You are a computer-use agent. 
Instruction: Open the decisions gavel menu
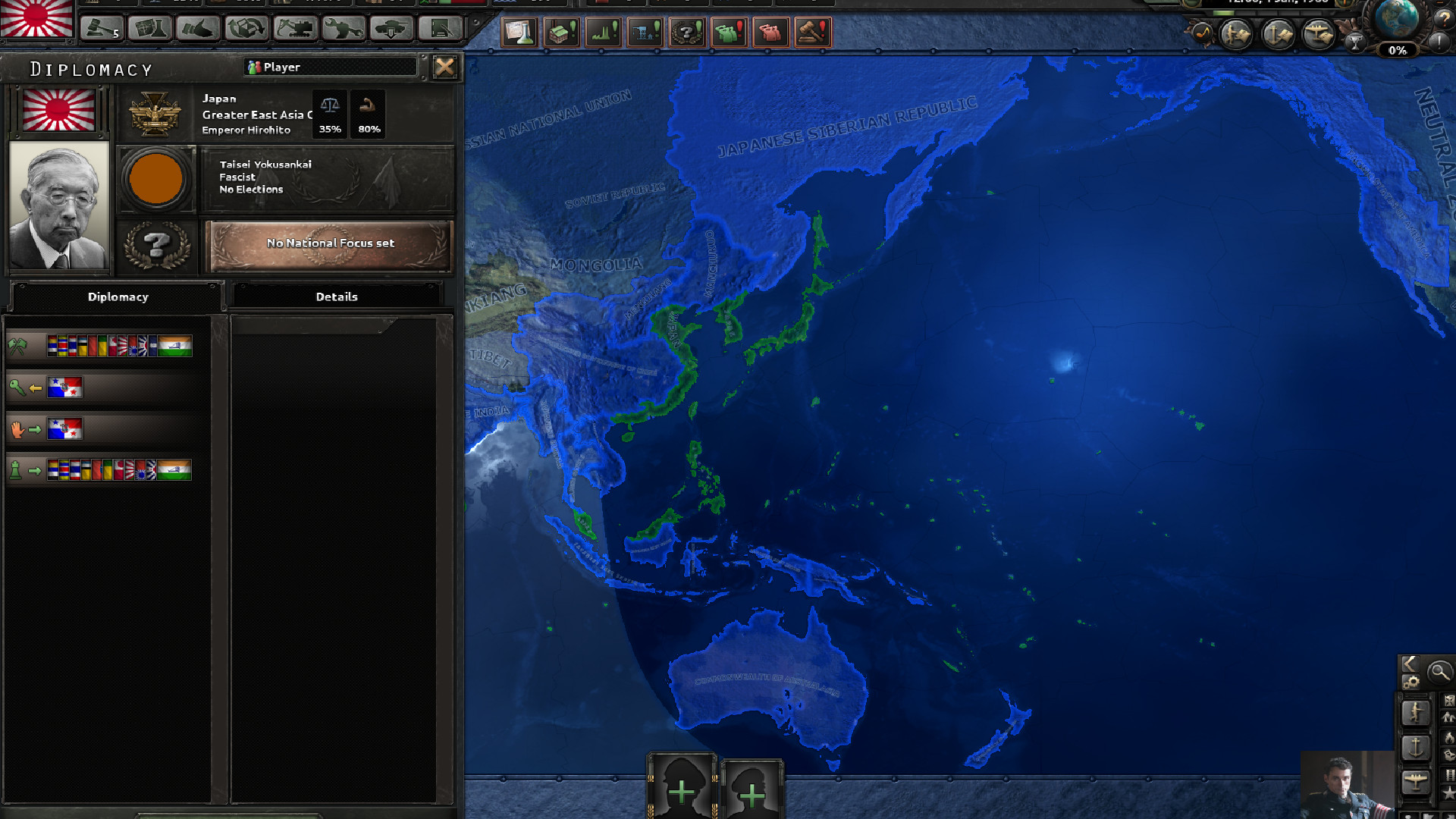tap(102, 29)
